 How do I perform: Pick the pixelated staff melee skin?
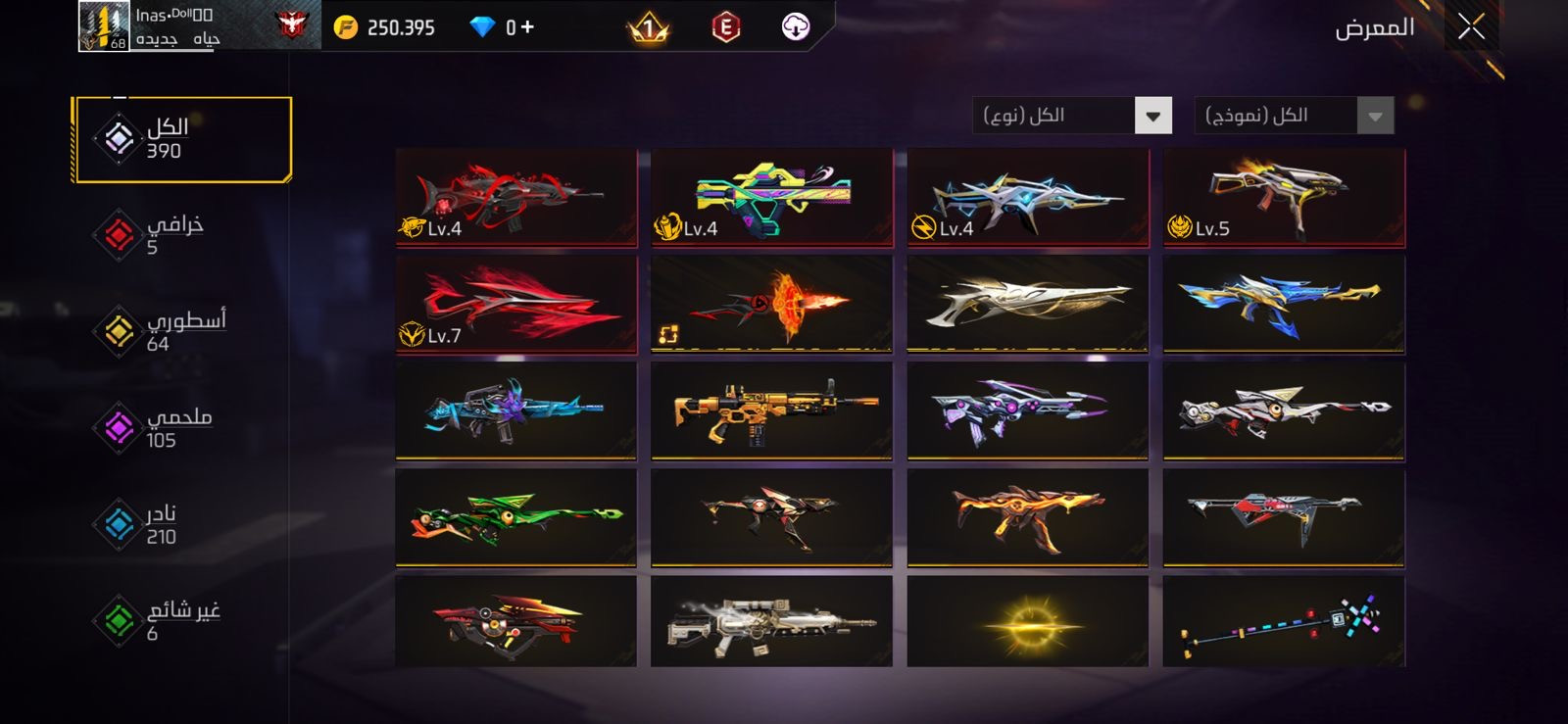click(x=1284, y=622)
